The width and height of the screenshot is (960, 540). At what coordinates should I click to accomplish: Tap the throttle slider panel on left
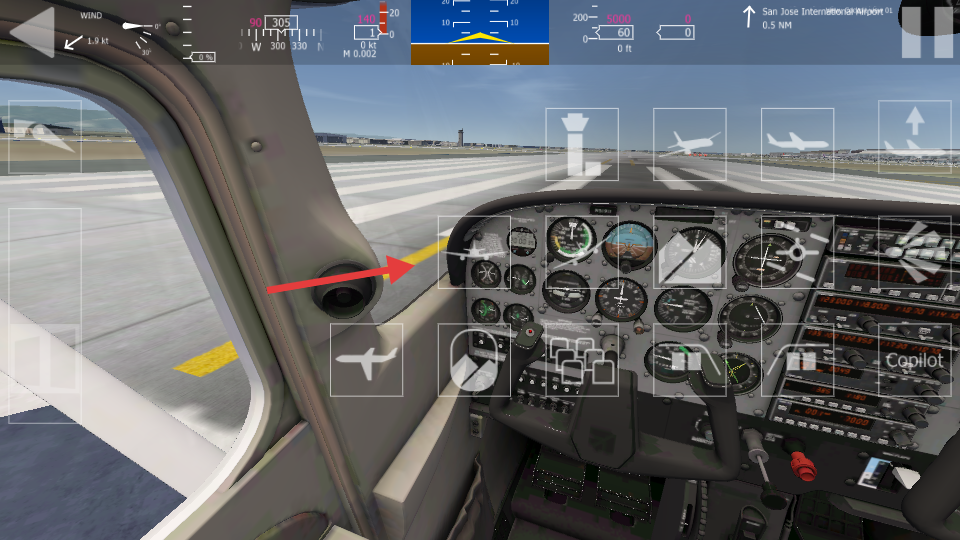pyautogui.click(x=45, y=315)
